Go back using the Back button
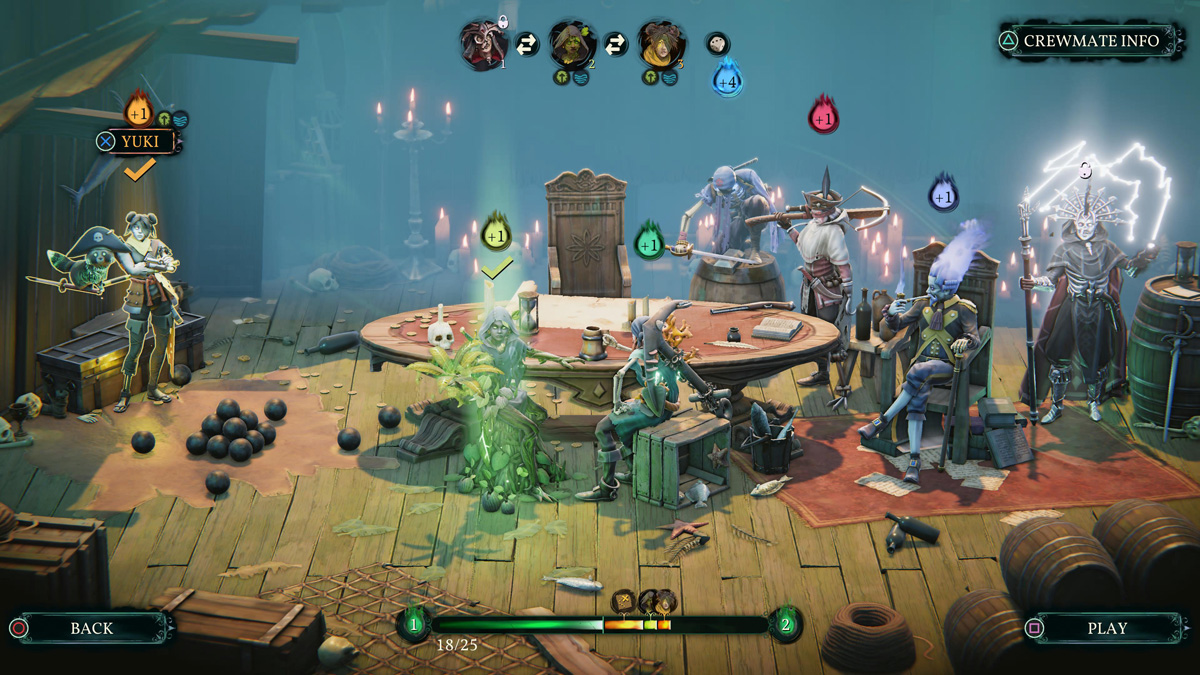 pos(91,628)
